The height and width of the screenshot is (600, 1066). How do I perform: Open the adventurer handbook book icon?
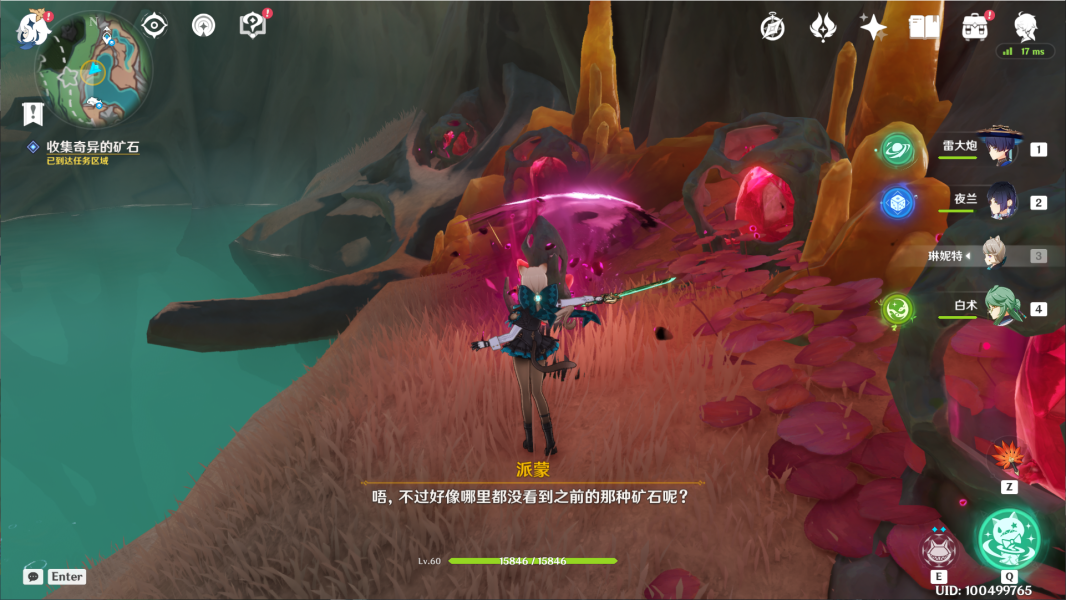923,27
